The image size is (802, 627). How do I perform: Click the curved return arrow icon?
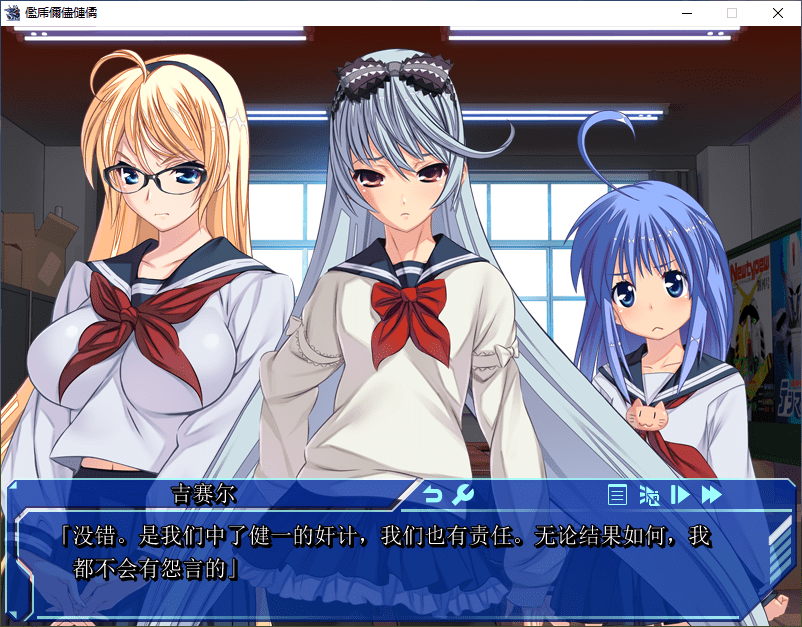point(433,494)
